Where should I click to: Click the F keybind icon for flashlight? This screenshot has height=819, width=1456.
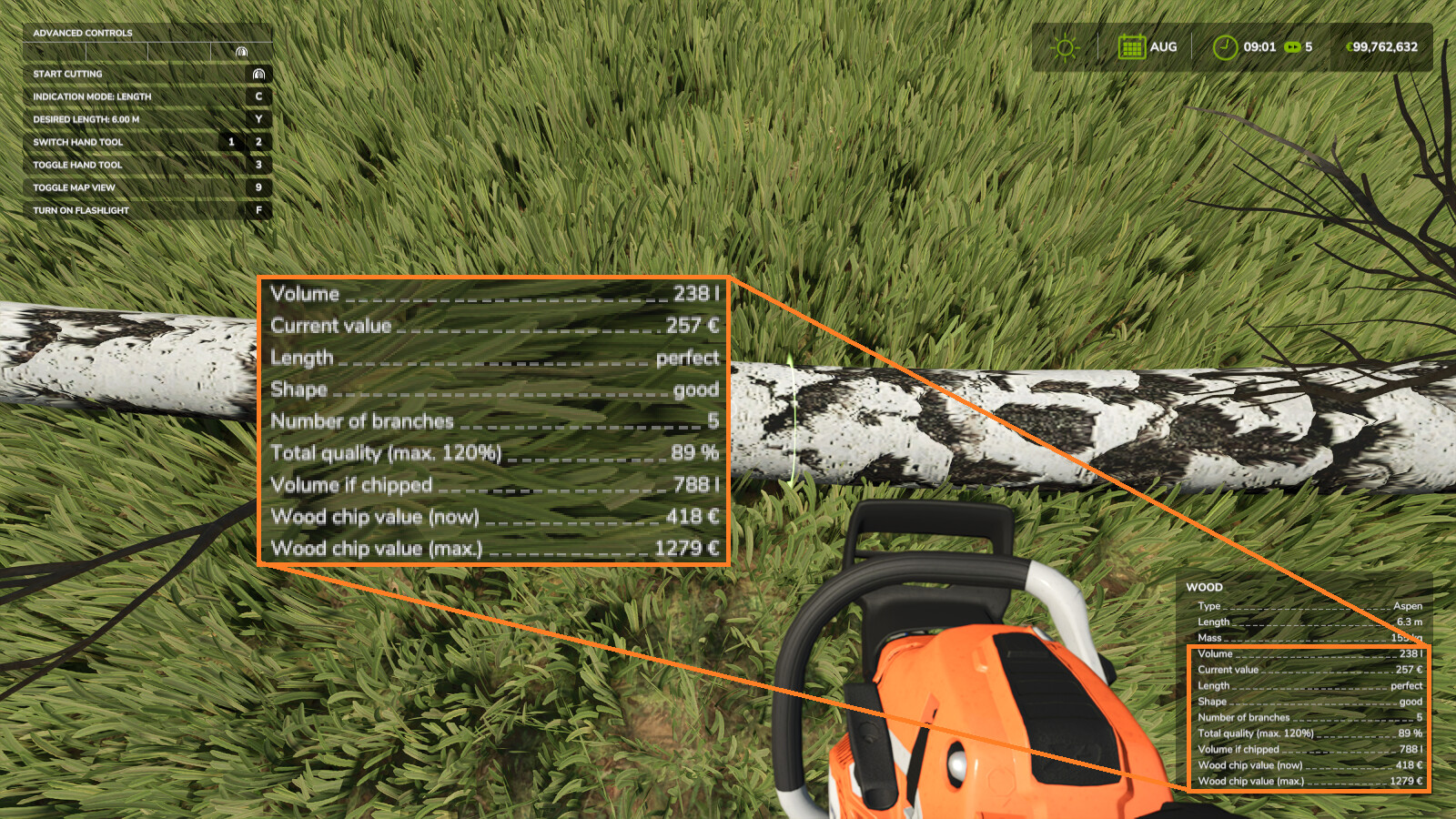(258, 211)
